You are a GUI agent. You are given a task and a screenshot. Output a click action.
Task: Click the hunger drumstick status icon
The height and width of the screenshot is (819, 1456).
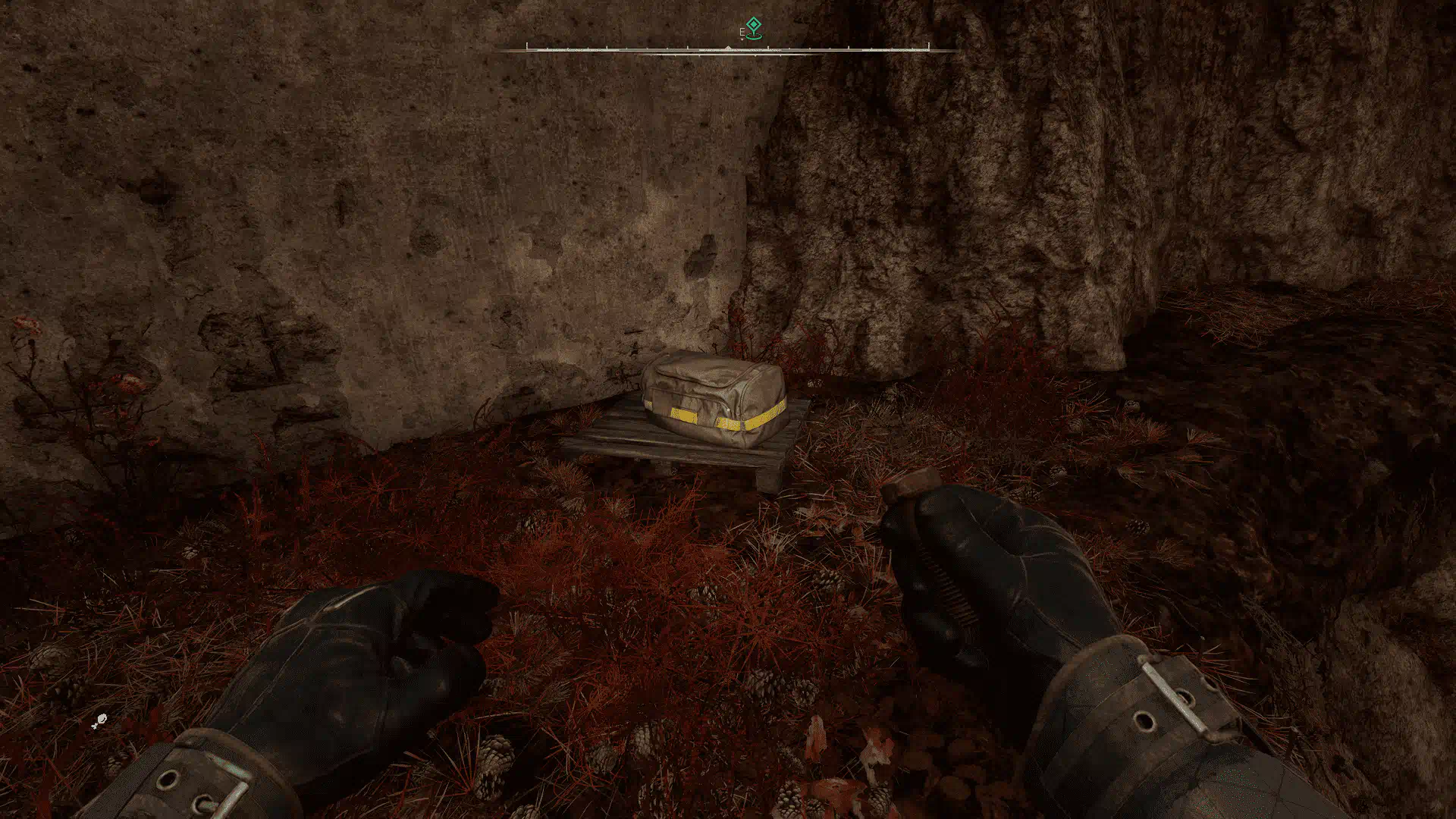(x=99, y=721)
